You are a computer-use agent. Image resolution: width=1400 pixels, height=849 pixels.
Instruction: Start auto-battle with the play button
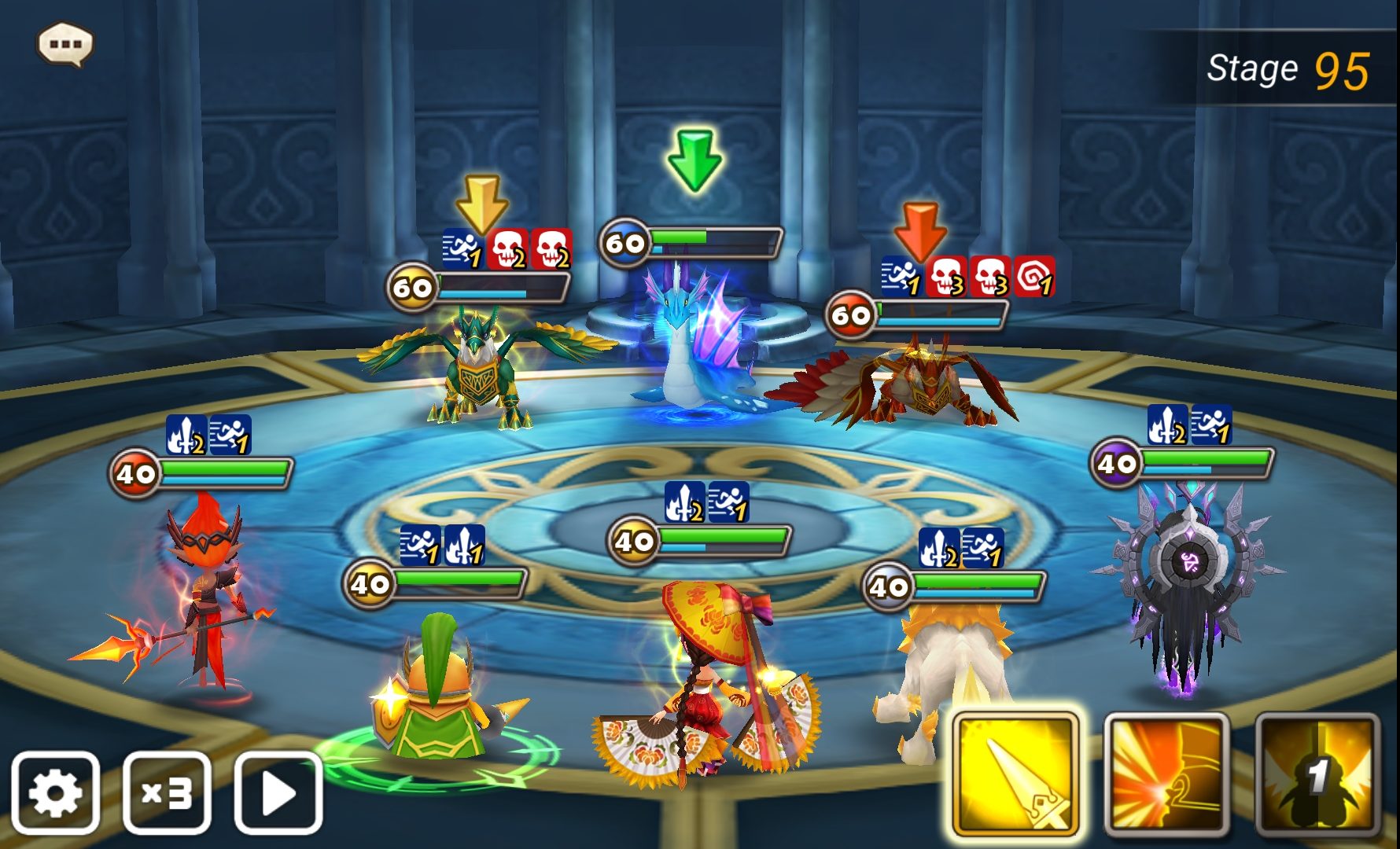click(x=278, y=792)
